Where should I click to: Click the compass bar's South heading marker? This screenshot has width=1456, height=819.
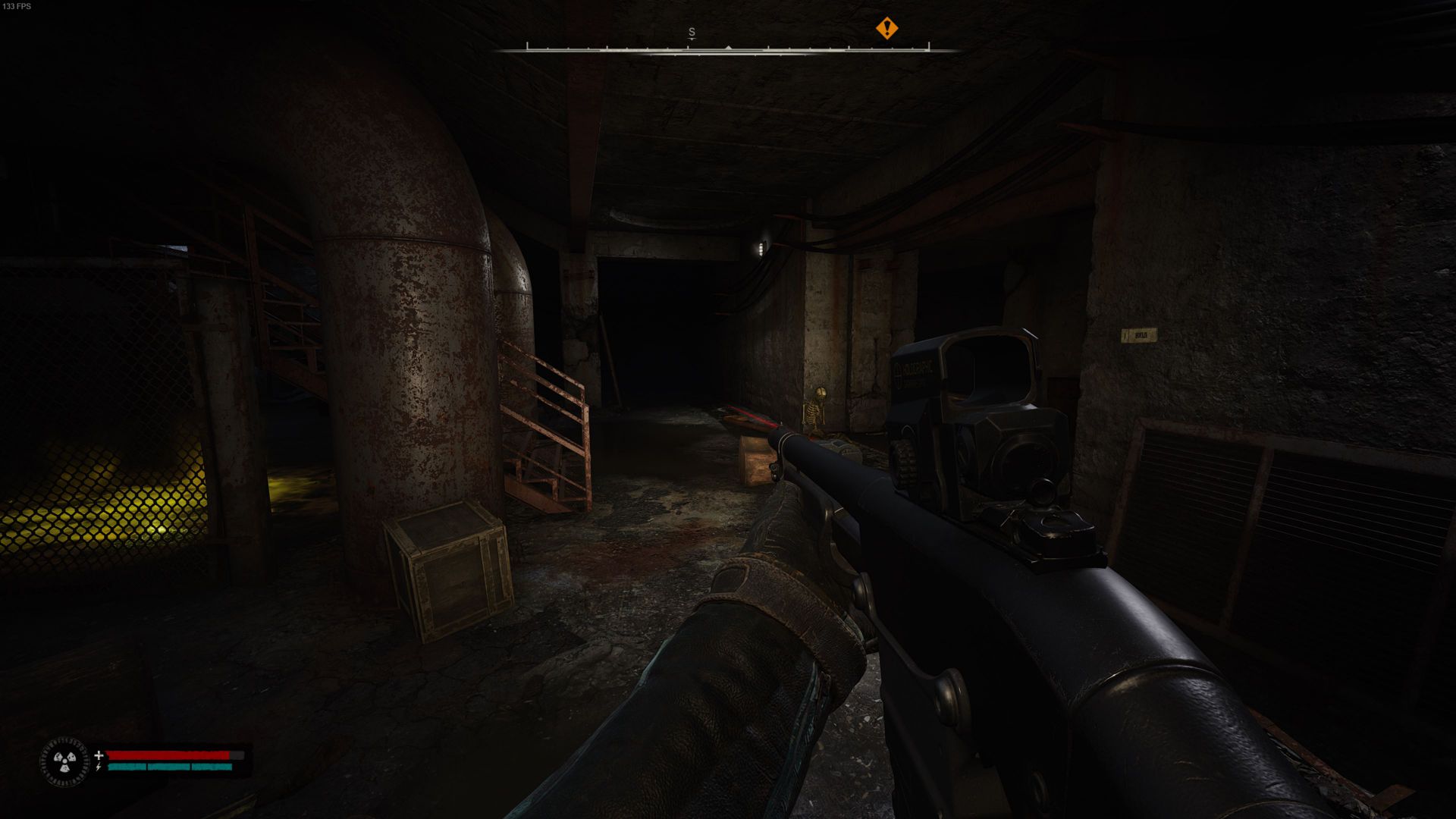[692, 33]
